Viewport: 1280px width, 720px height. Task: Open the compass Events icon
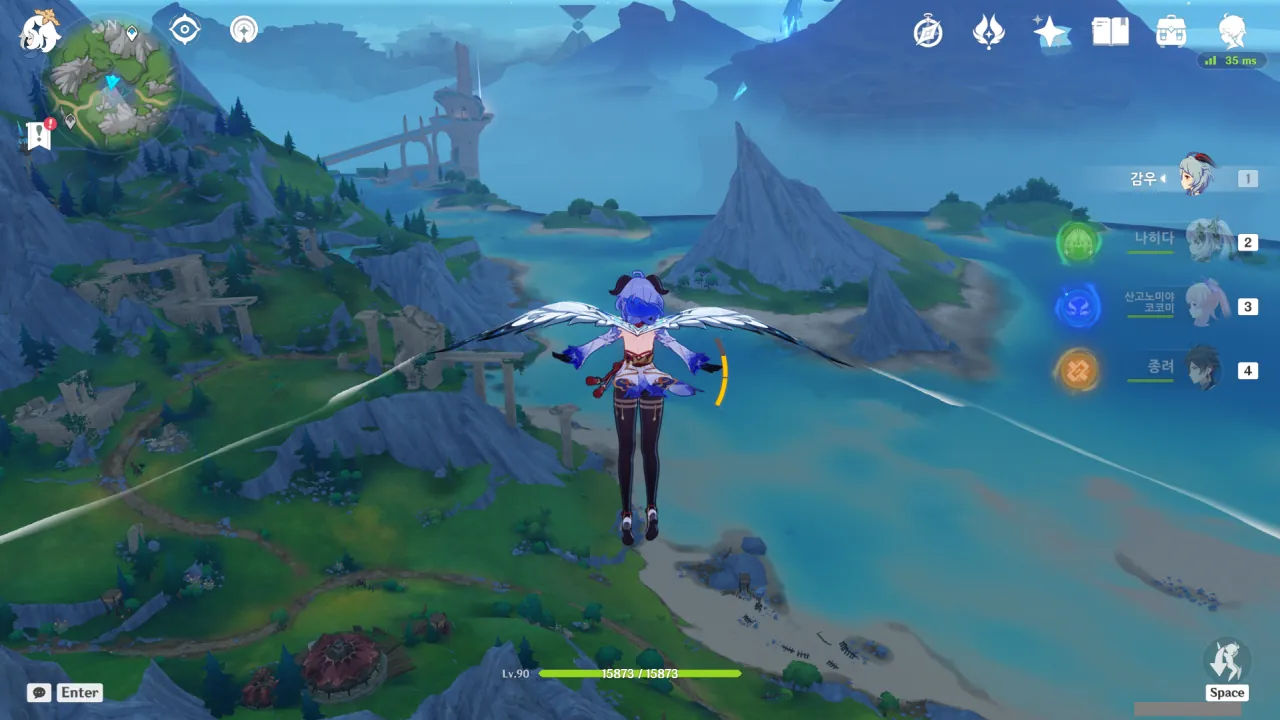928,32
